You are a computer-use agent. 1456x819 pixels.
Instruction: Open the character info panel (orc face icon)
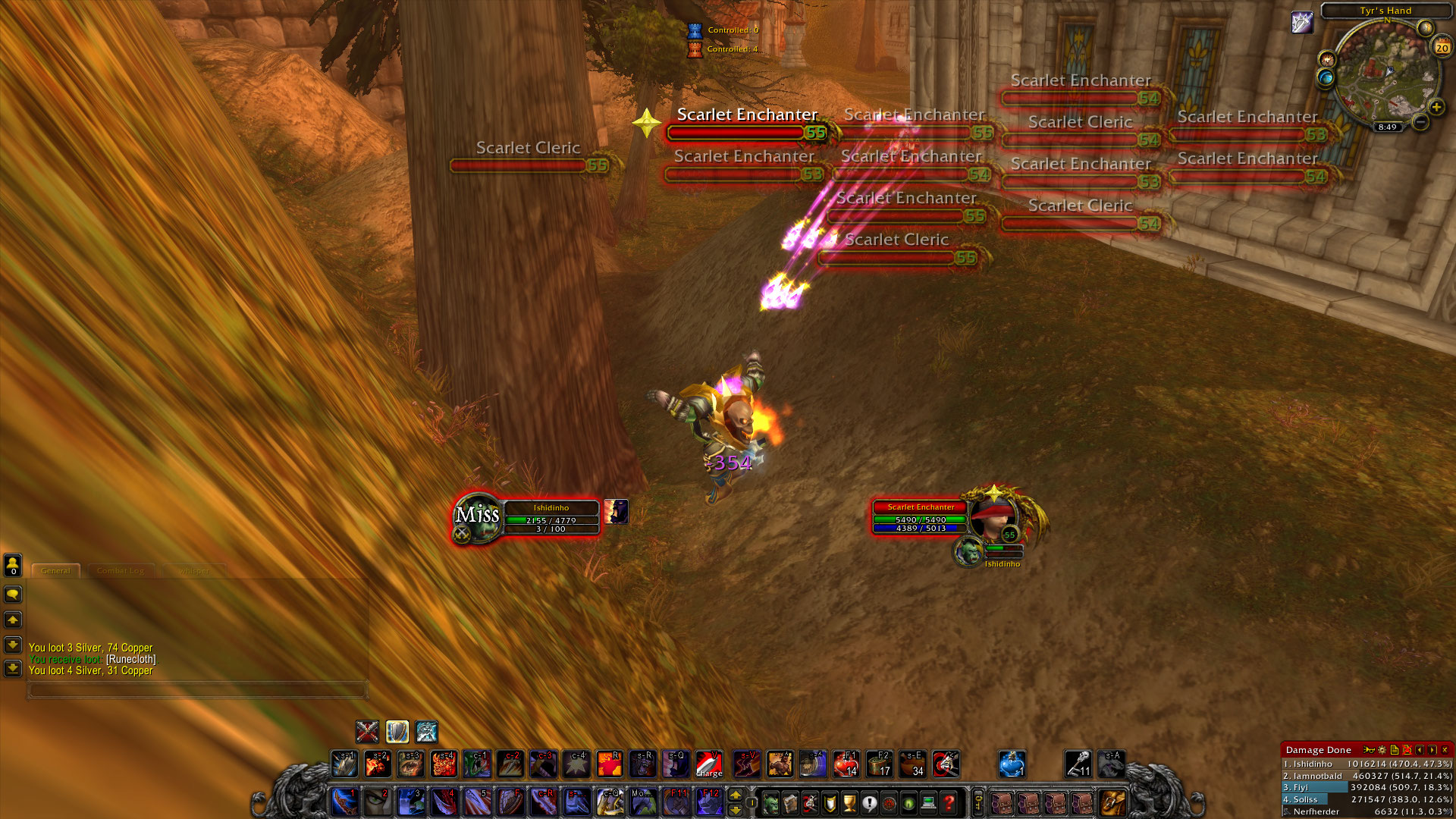[770, 804]
